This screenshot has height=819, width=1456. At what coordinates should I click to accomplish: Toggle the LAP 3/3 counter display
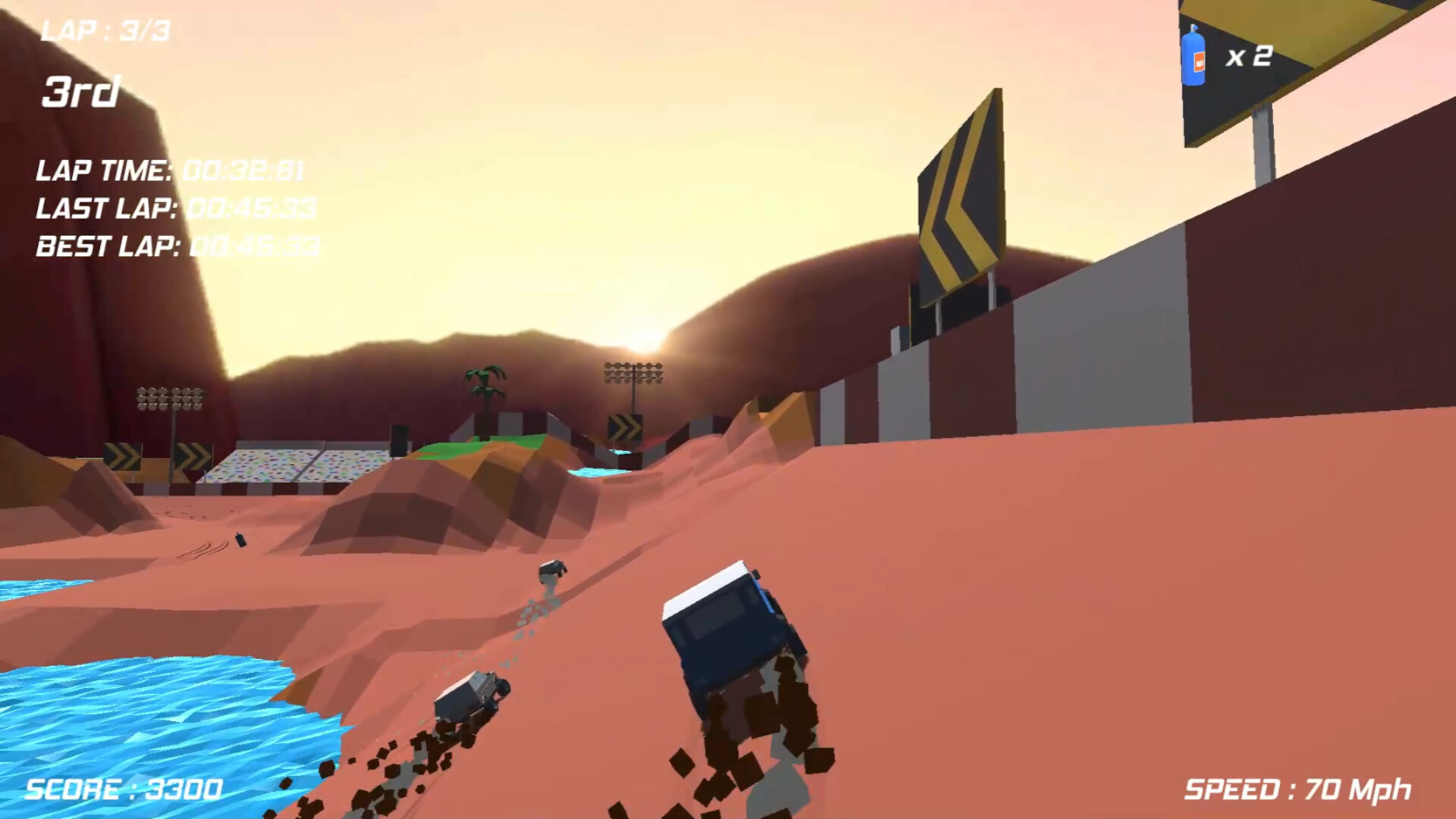pos(106,30)
